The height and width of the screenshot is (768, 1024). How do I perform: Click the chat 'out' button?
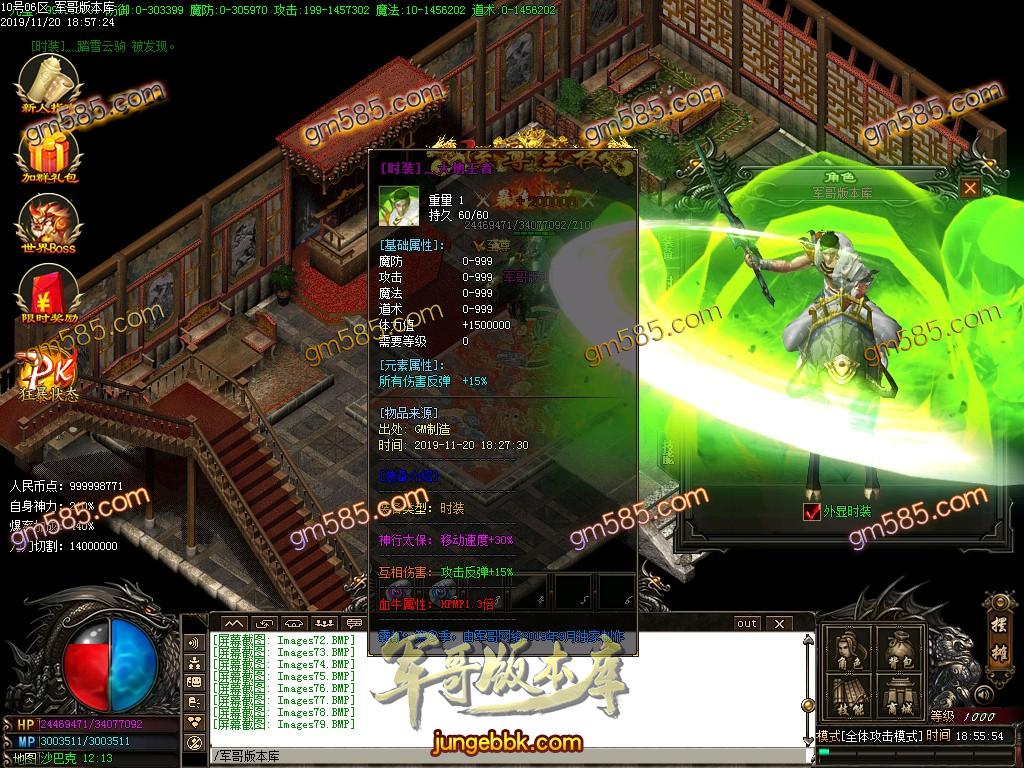[x=746, y=623]
